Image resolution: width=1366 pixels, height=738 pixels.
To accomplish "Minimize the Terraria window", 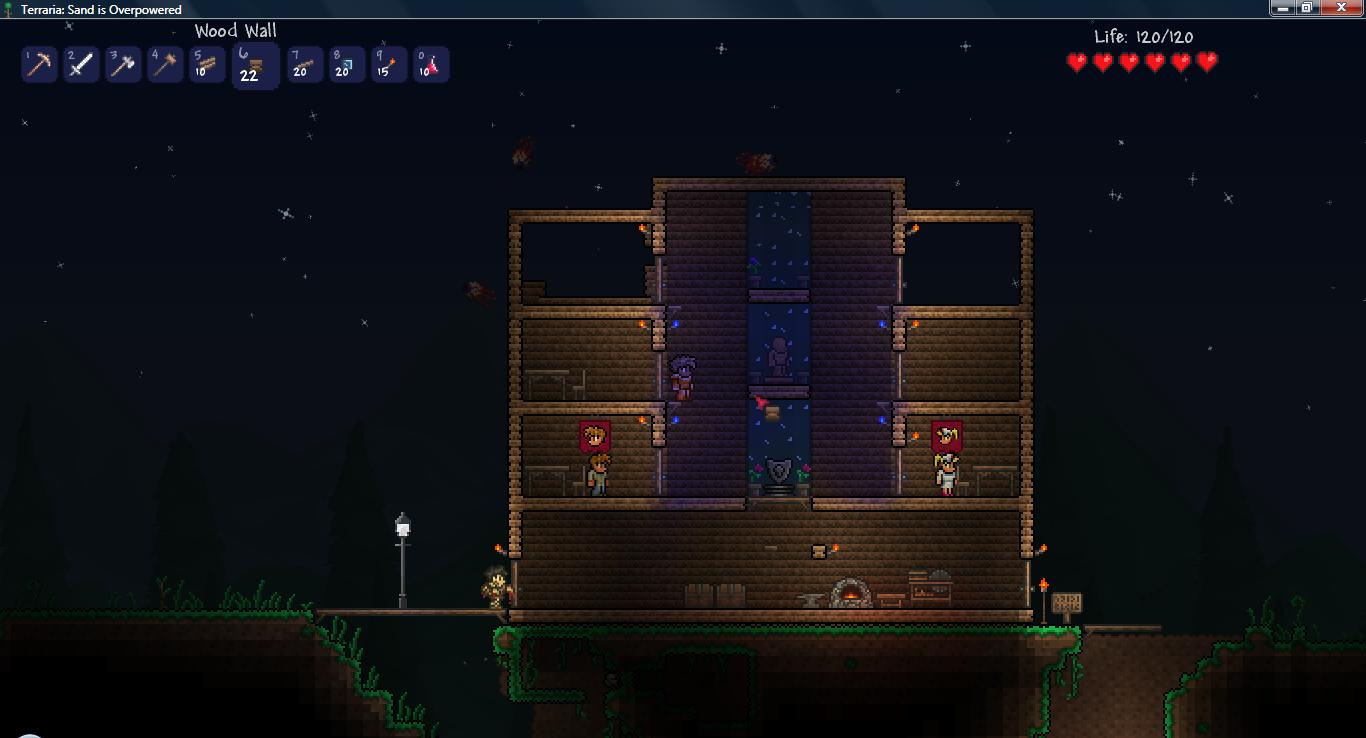I will pyautogui.click(x=1282, y=8).
